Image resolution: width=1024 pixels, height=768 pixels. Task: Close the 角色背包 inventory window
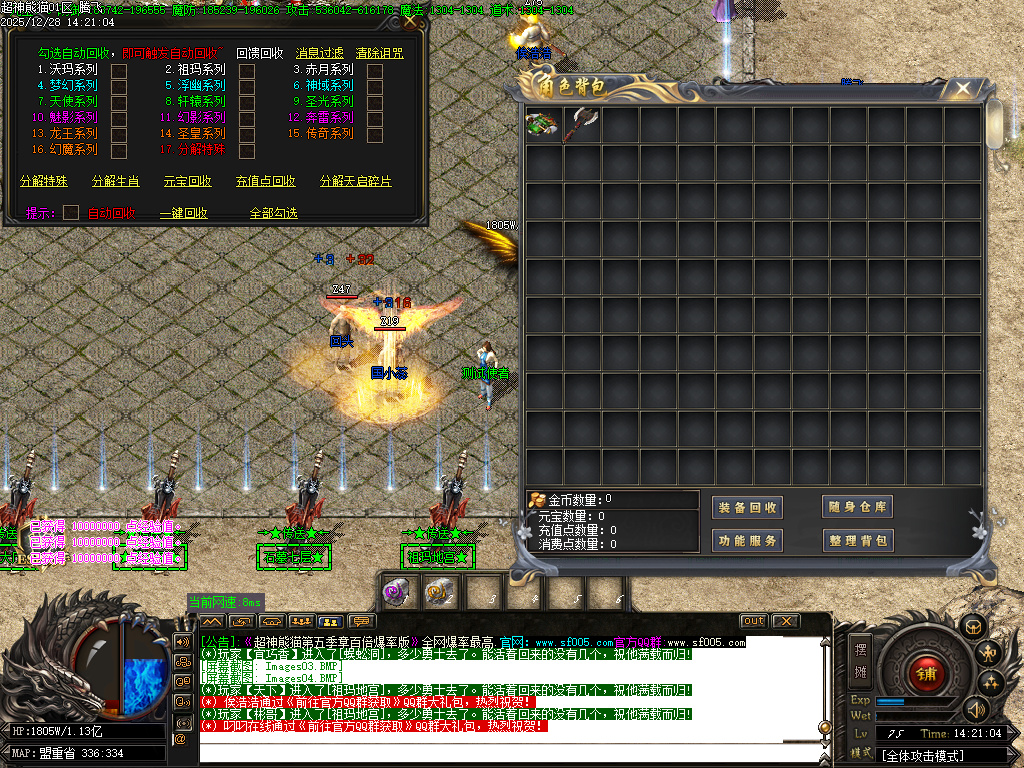click(x=963, y=89)
